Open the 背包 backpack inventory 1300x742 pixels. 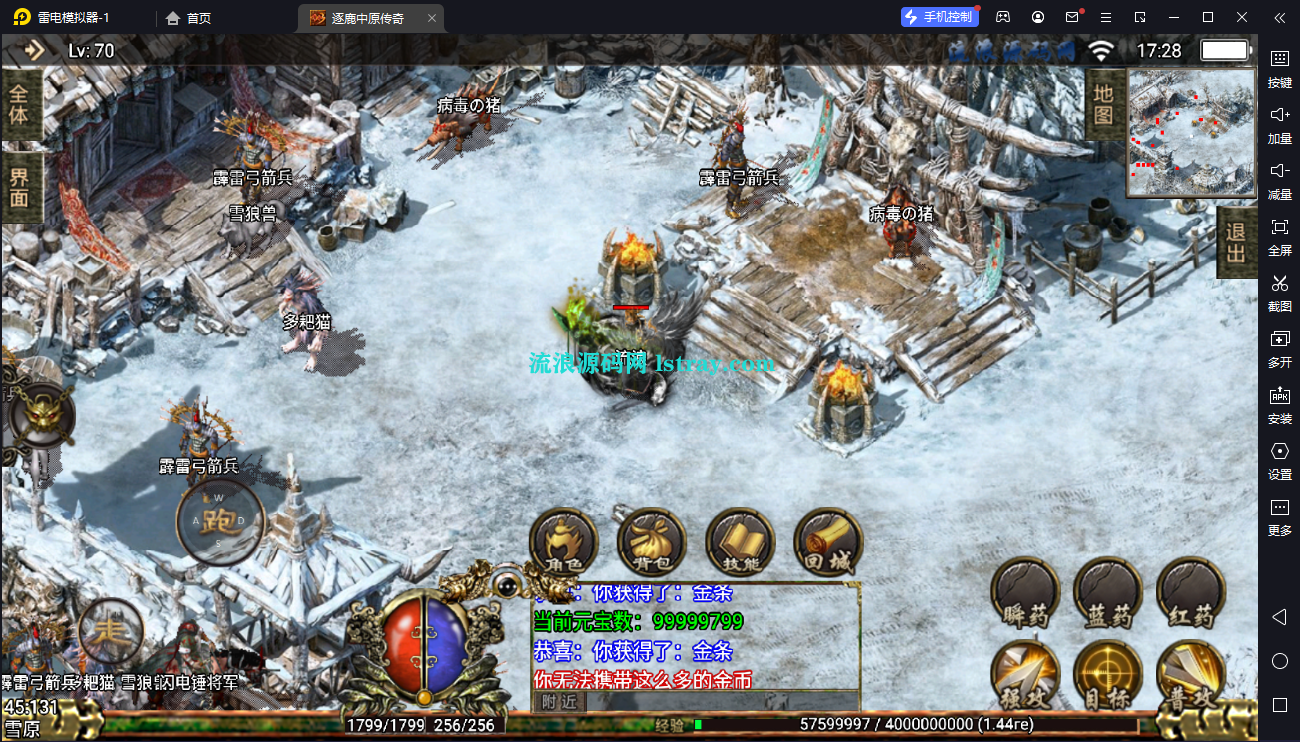[x=652, y=544]
